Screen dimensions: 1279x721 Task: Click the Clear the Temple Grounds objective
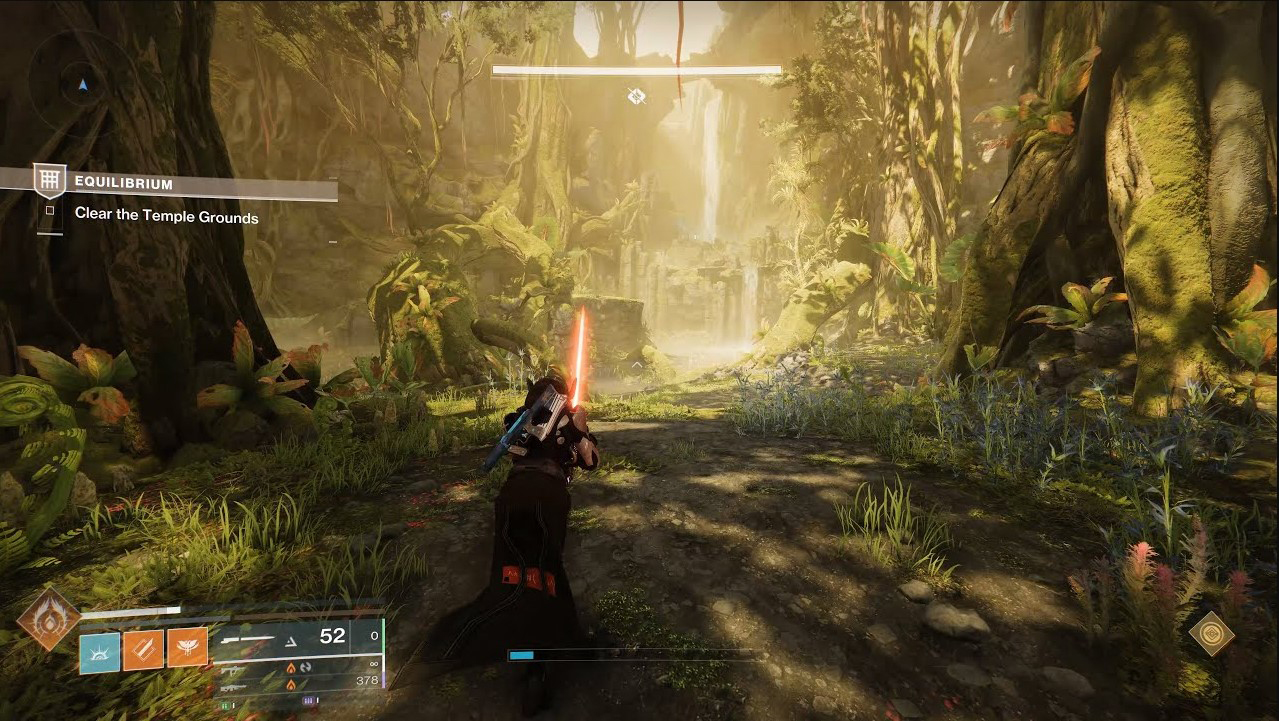tap(166, 217)
